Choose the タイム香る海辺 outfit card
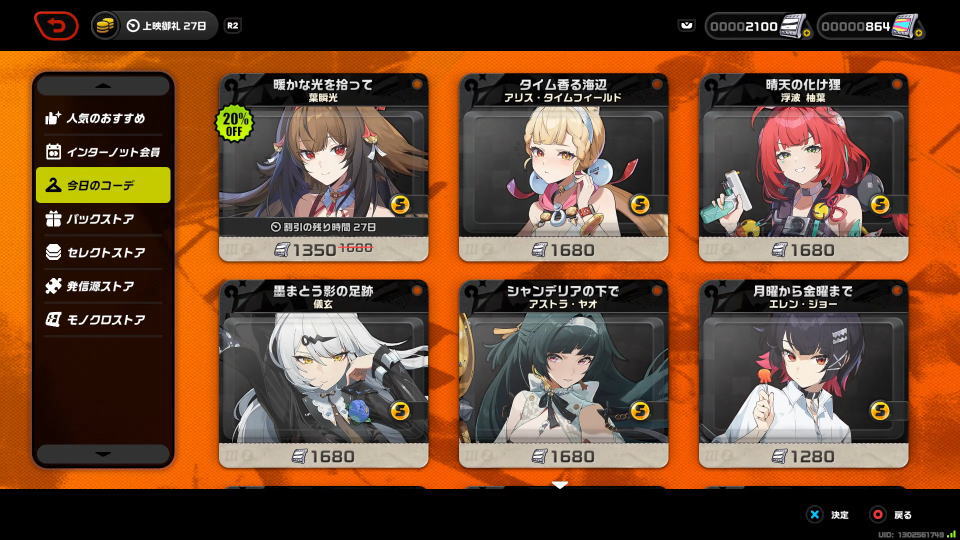The height and width of the screenshot is (540, 960). point(564,167)
